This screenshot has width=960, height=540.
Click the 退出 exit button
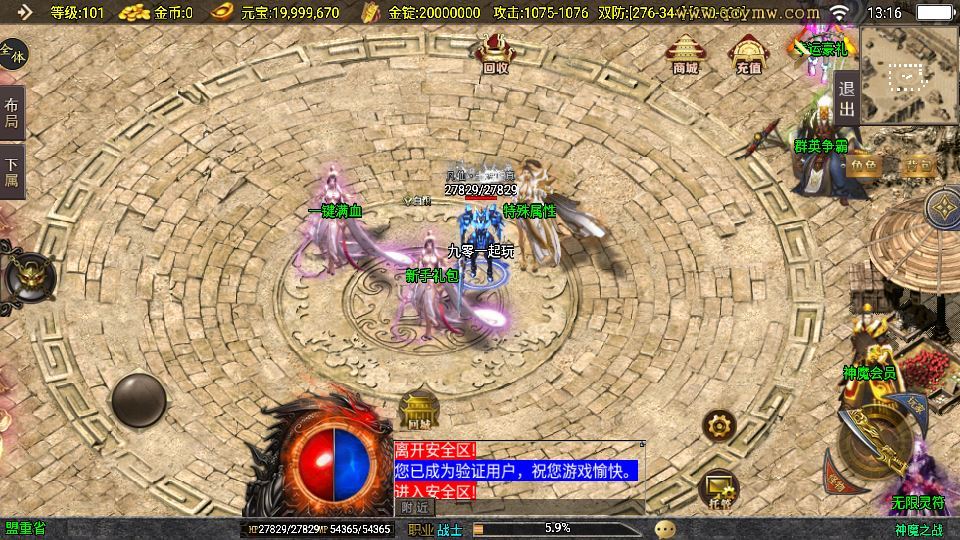coord(846,98)
